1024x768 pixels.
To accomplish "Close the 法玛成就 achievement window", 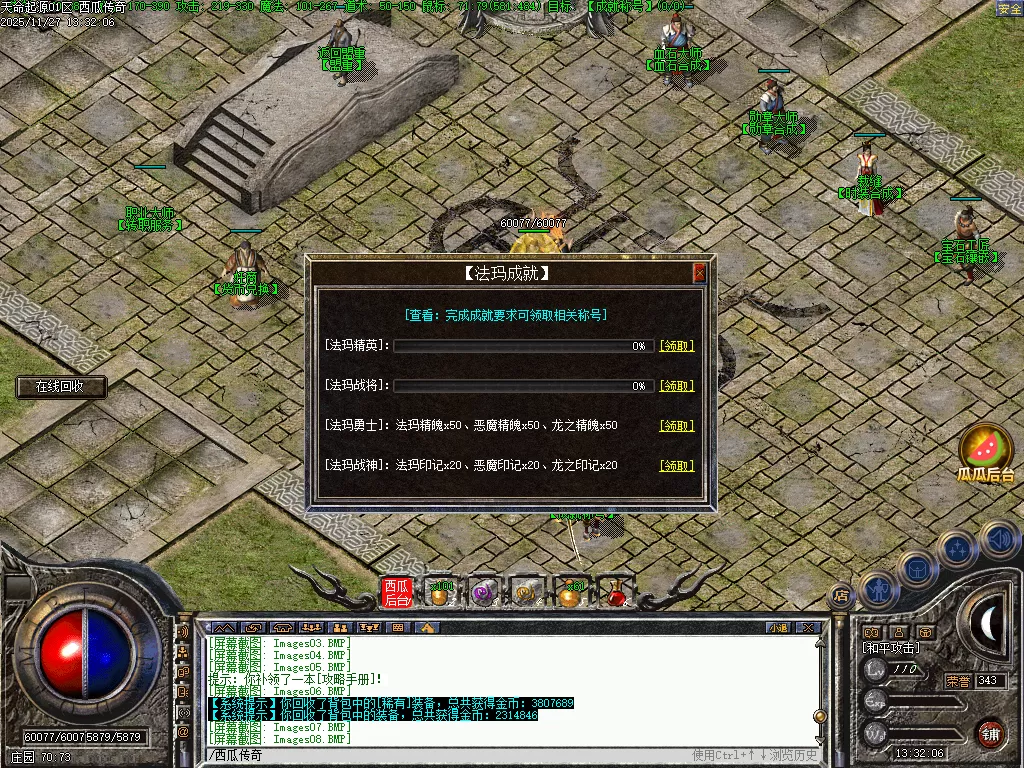I will [x=699, y=273].
